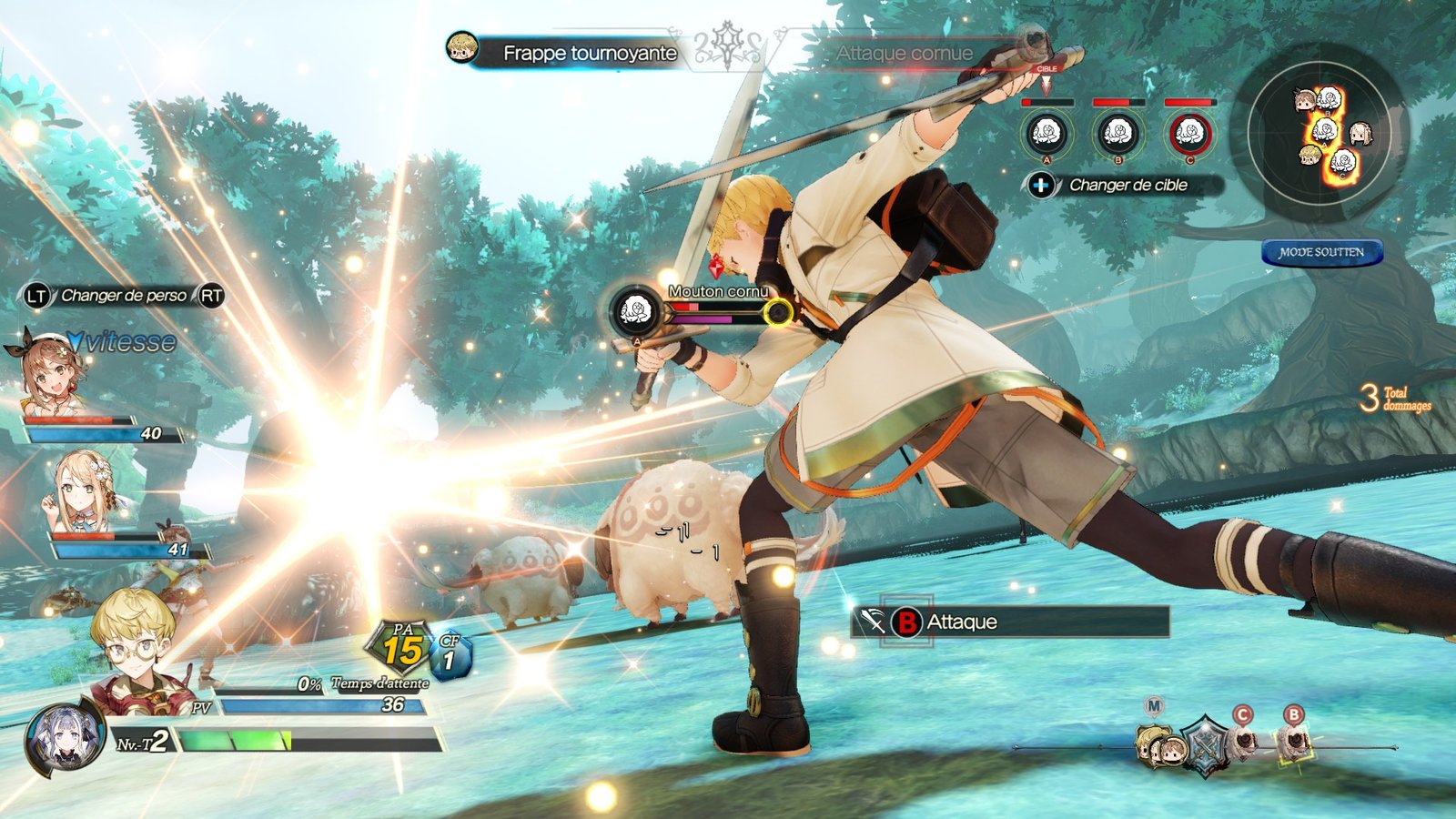Target enemy B in the target list

click(x=1117, y=135)
